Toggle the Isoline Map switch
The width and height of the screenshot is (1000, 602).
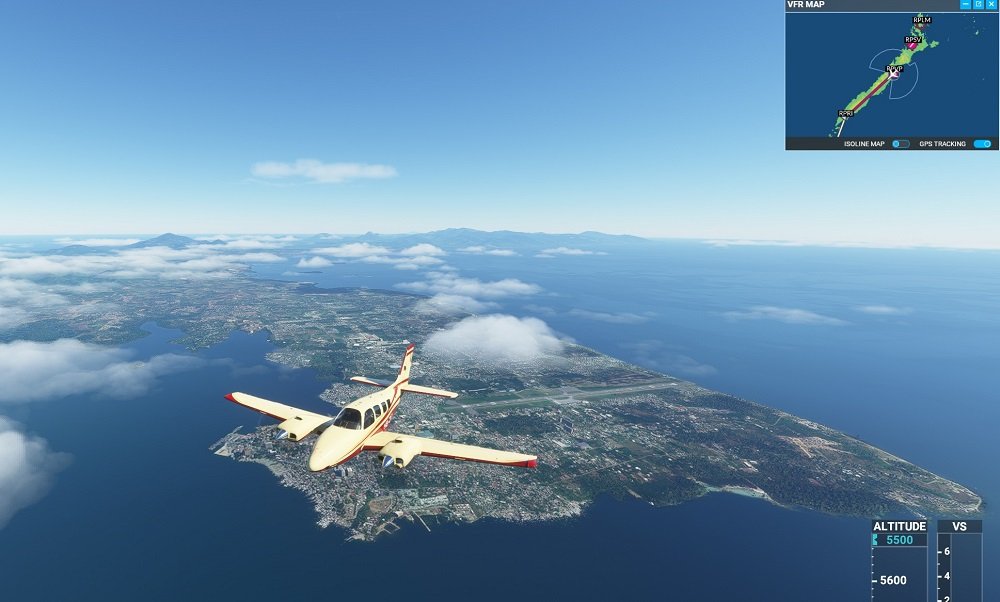901,144
